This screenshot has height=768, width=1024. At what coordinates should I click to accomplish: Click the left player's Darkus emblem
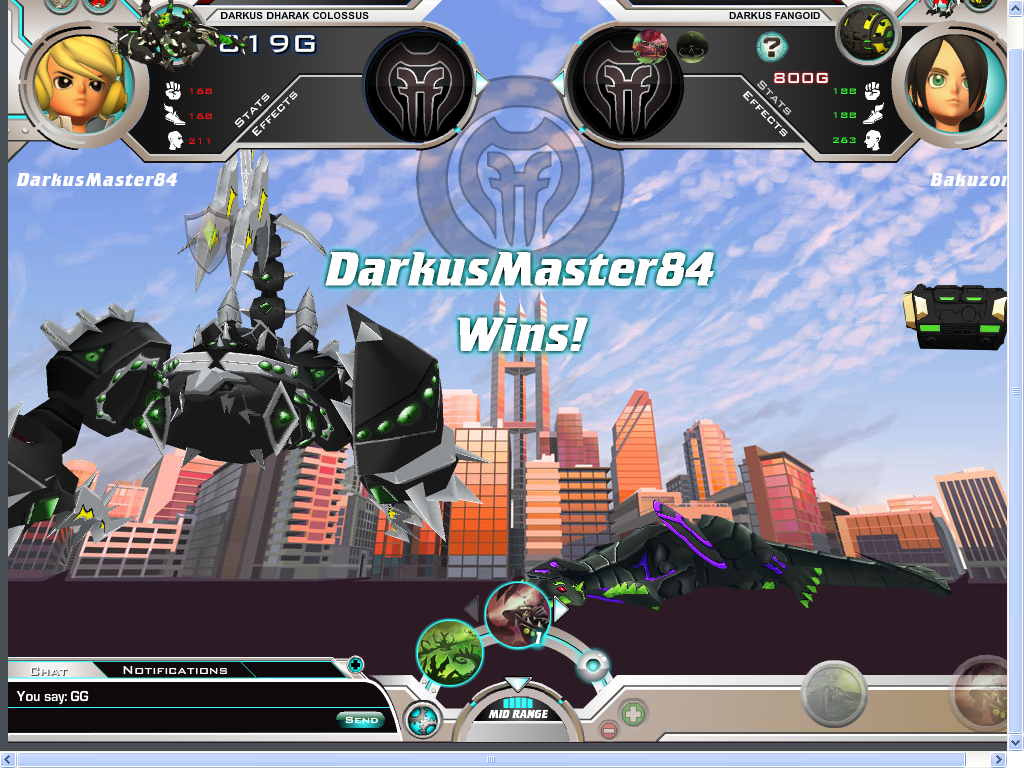point(419,86)
